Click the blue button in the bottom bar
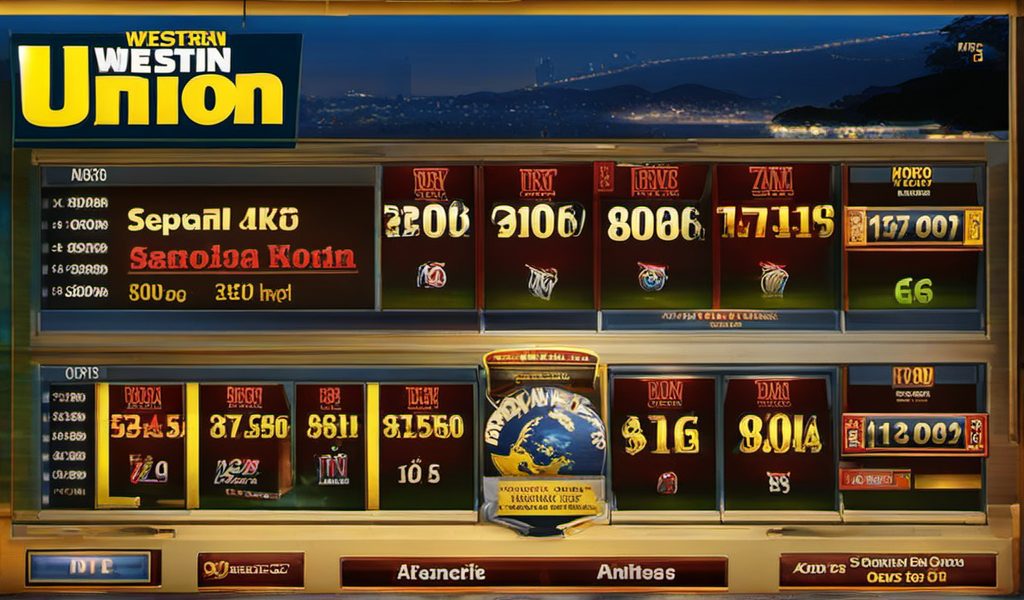Viewport: 1024px width, 600px height. (x=93, y=568)
